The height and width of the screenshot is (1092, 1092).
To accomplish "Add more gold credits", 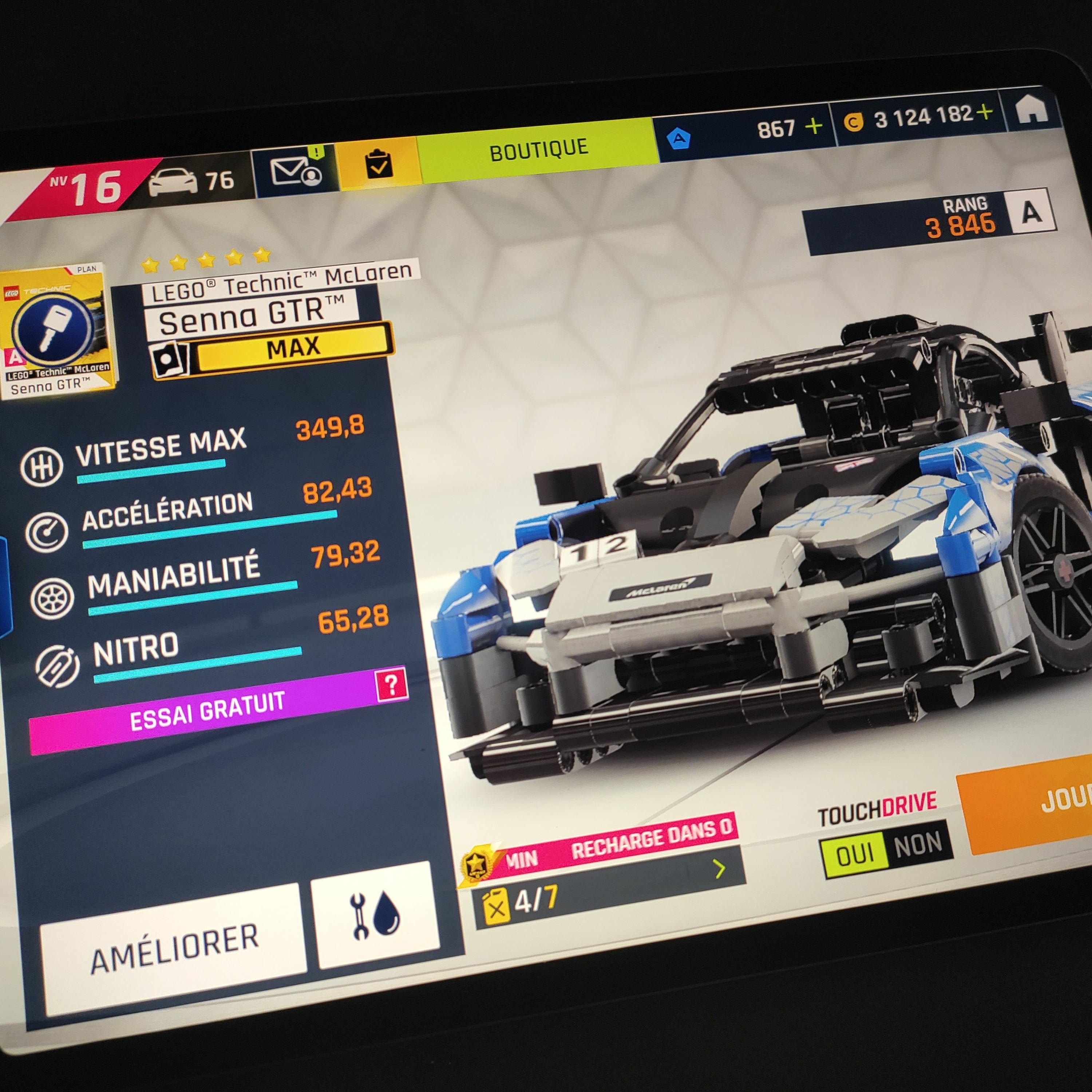I will pyautogui.click(x=984, y=112).
